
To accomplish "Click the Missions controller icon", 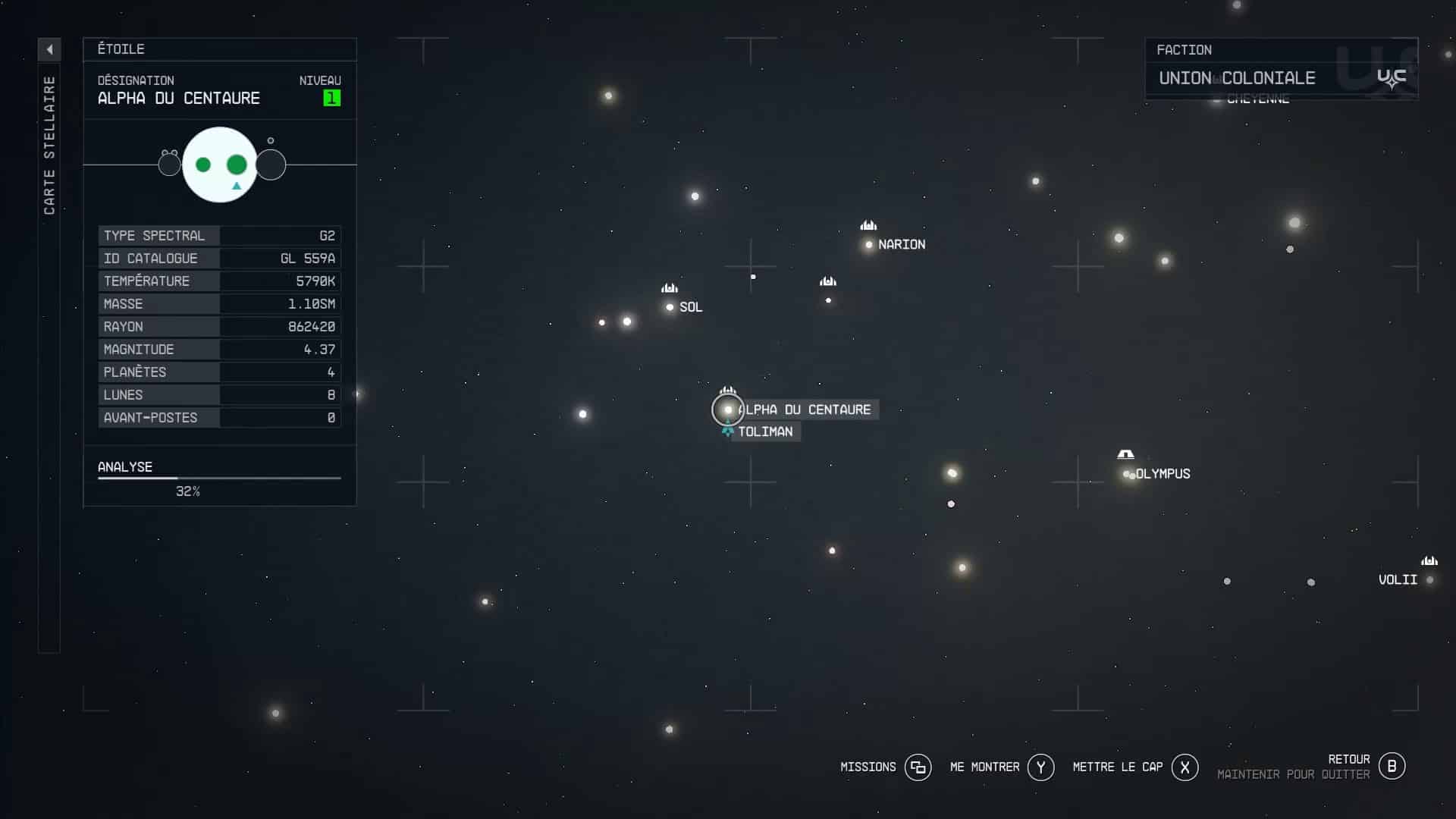I will point(918,767).
